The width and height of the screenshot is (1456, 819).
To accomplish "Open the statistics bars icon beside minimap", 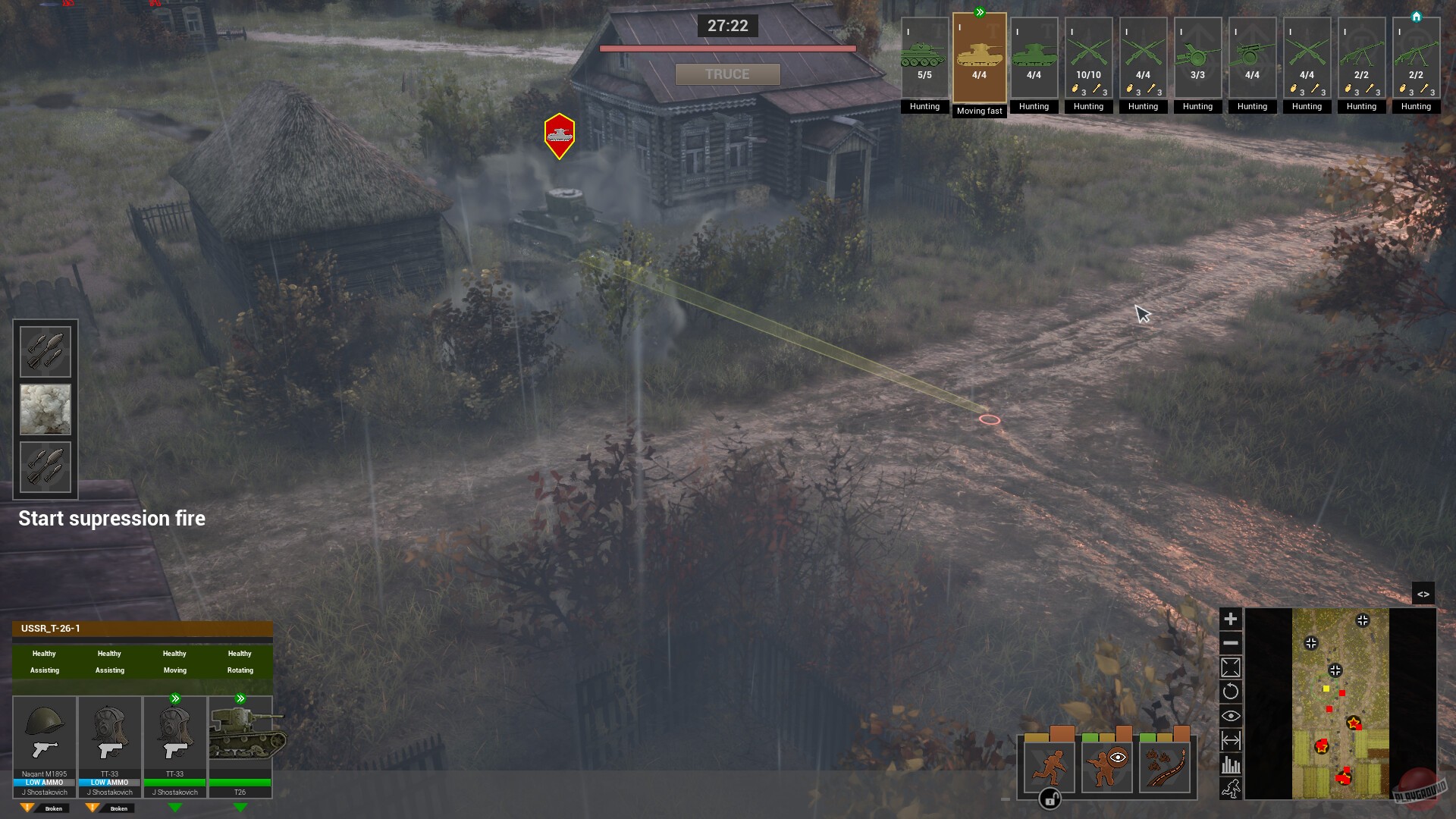I will tap(1232, 764).
